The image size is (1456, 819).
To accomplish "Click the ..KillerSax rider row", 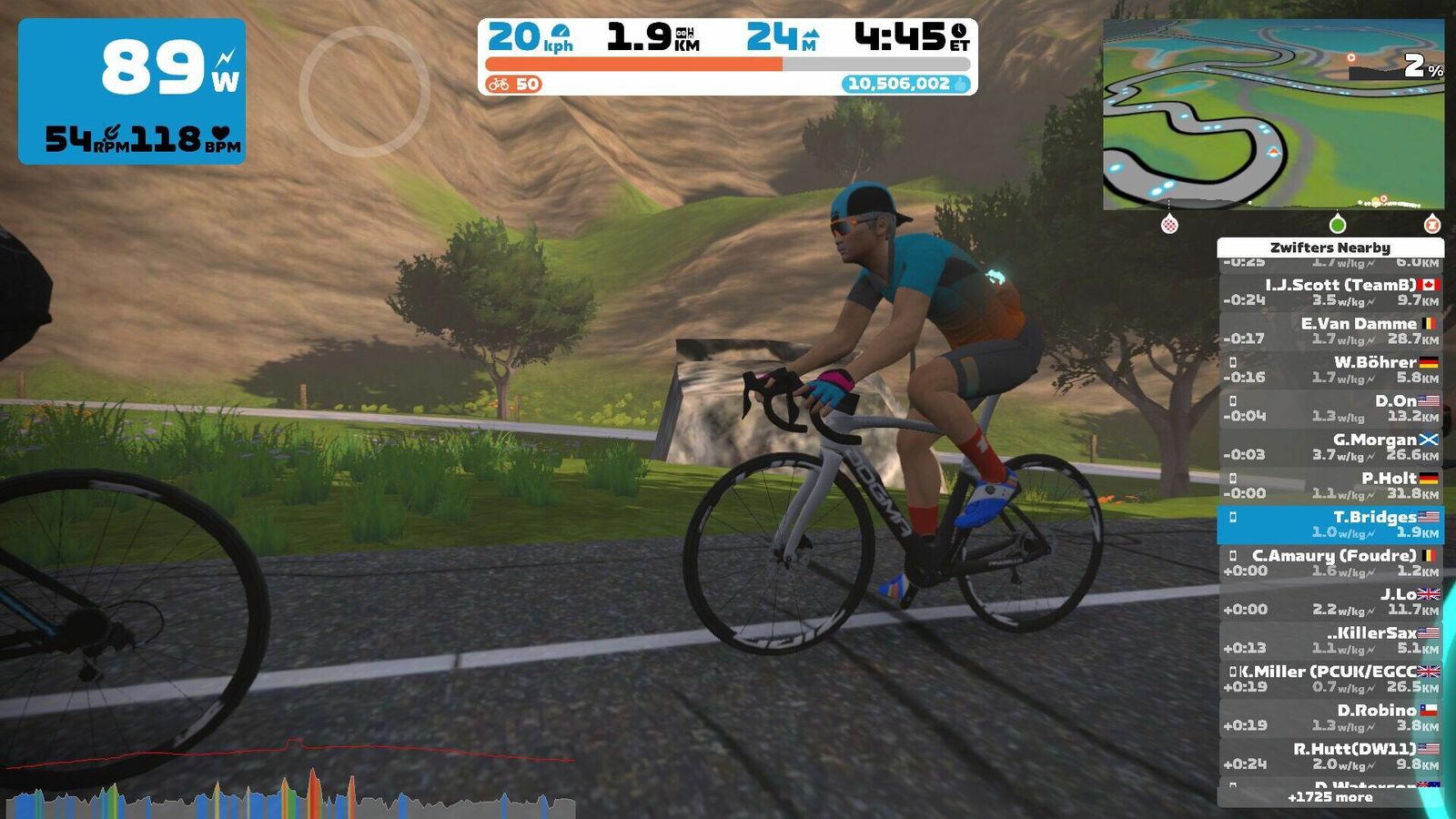I will pyautogui.click(x=1330, y=641).
